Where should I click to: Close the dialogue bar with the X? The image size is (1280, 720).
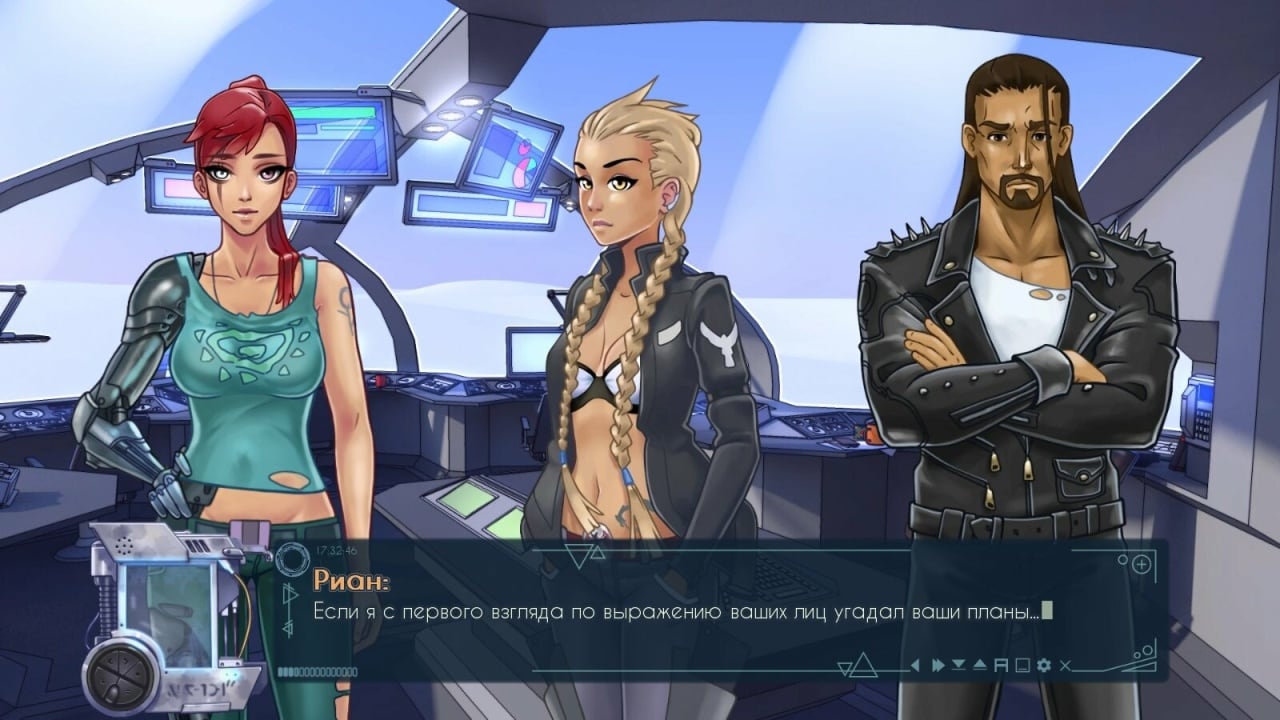point(1066,665)
